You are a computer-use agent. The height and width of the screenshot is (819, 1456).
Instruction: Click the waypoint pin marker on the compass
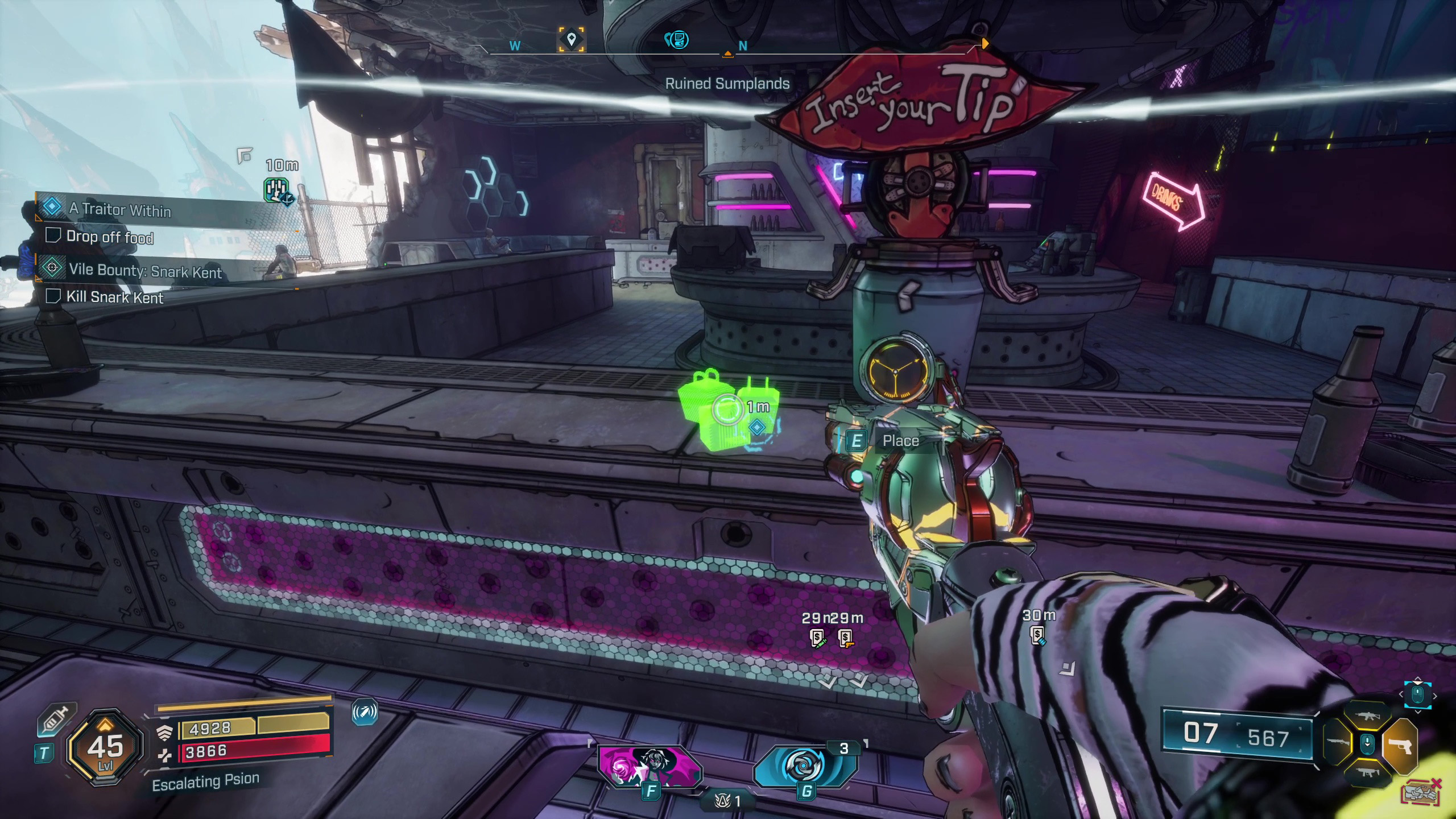[571, 40]
